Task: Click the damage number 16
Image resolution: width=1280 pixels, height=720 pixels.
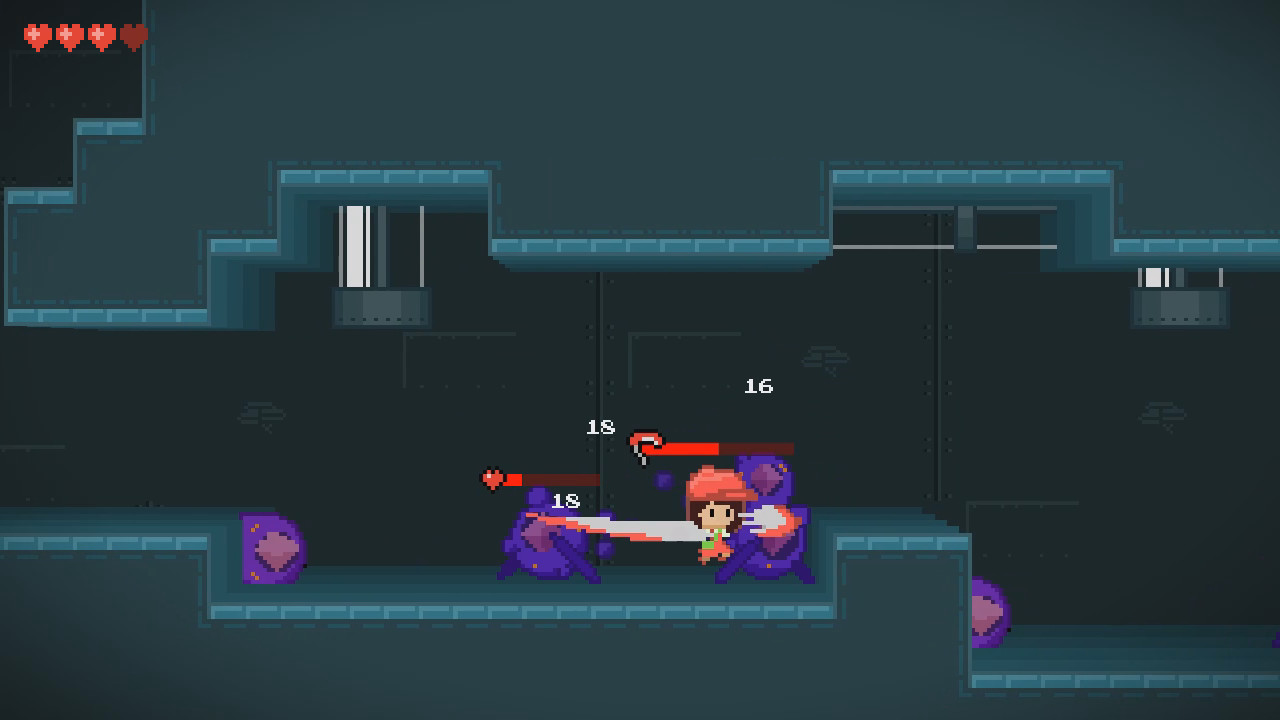Action: coord(759,384)
